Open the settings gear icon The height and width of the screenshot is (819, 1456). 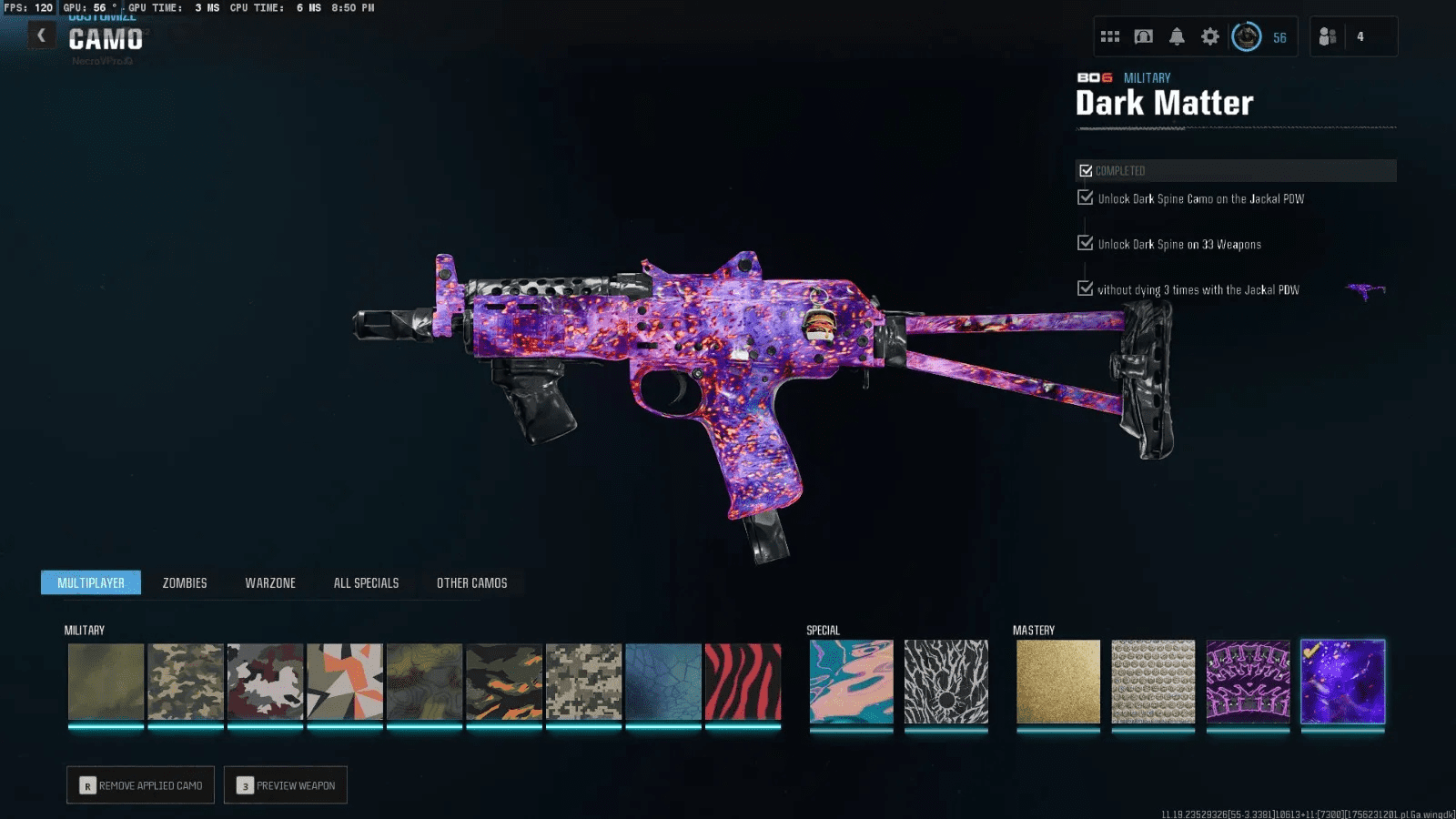[x=1209, y=37]
